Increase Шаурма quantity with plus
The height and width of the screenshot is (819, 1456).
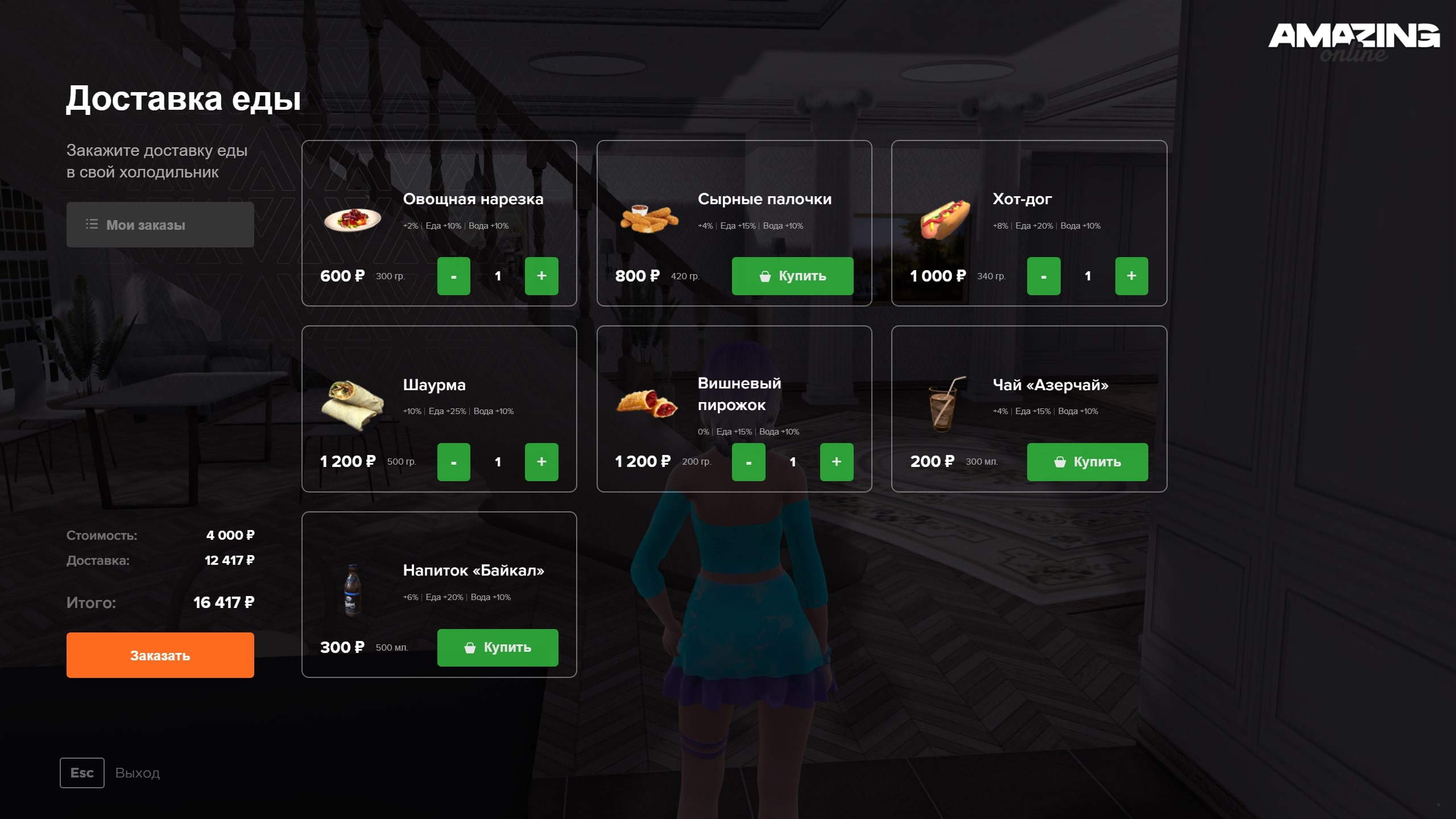click(x=541, y=462)
